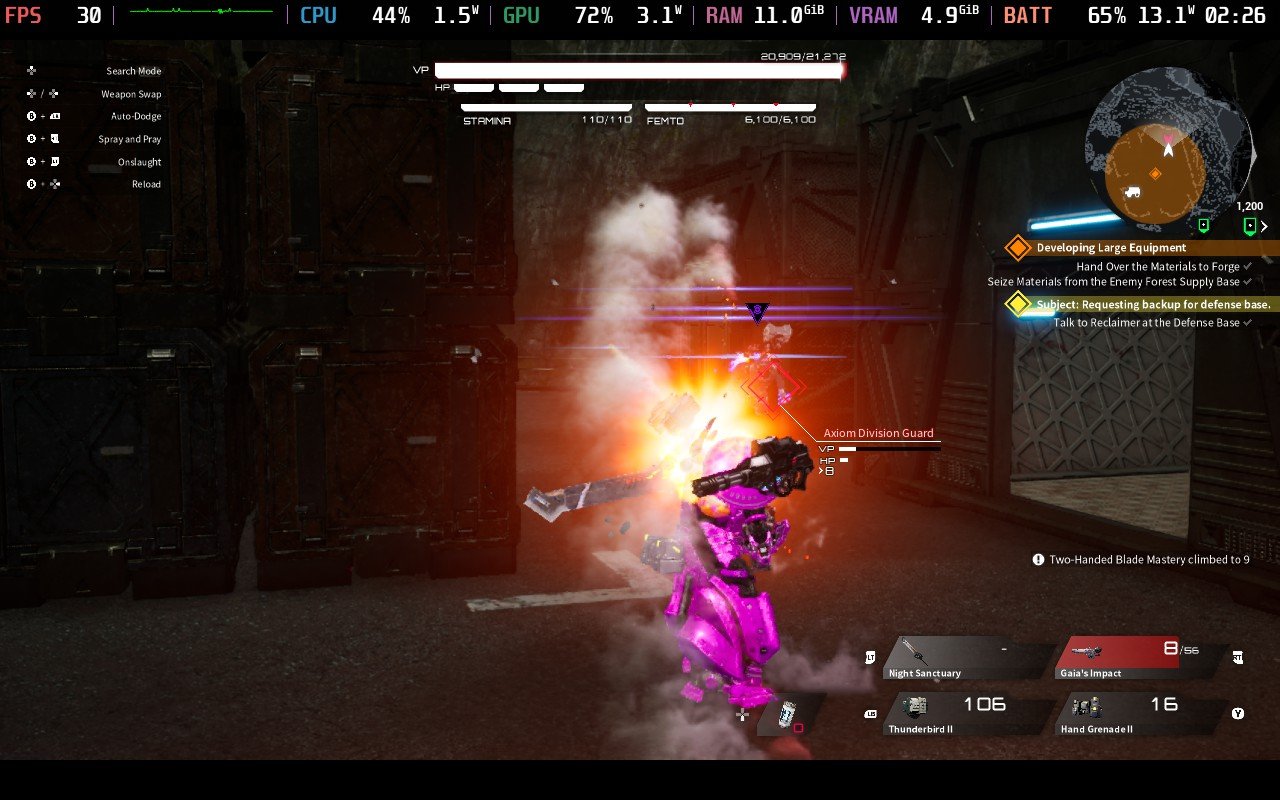Viewport: 1280px width, 800px height.
Task: Open the Developing Large Equipment quest
Action: (x=1111, y=247)
